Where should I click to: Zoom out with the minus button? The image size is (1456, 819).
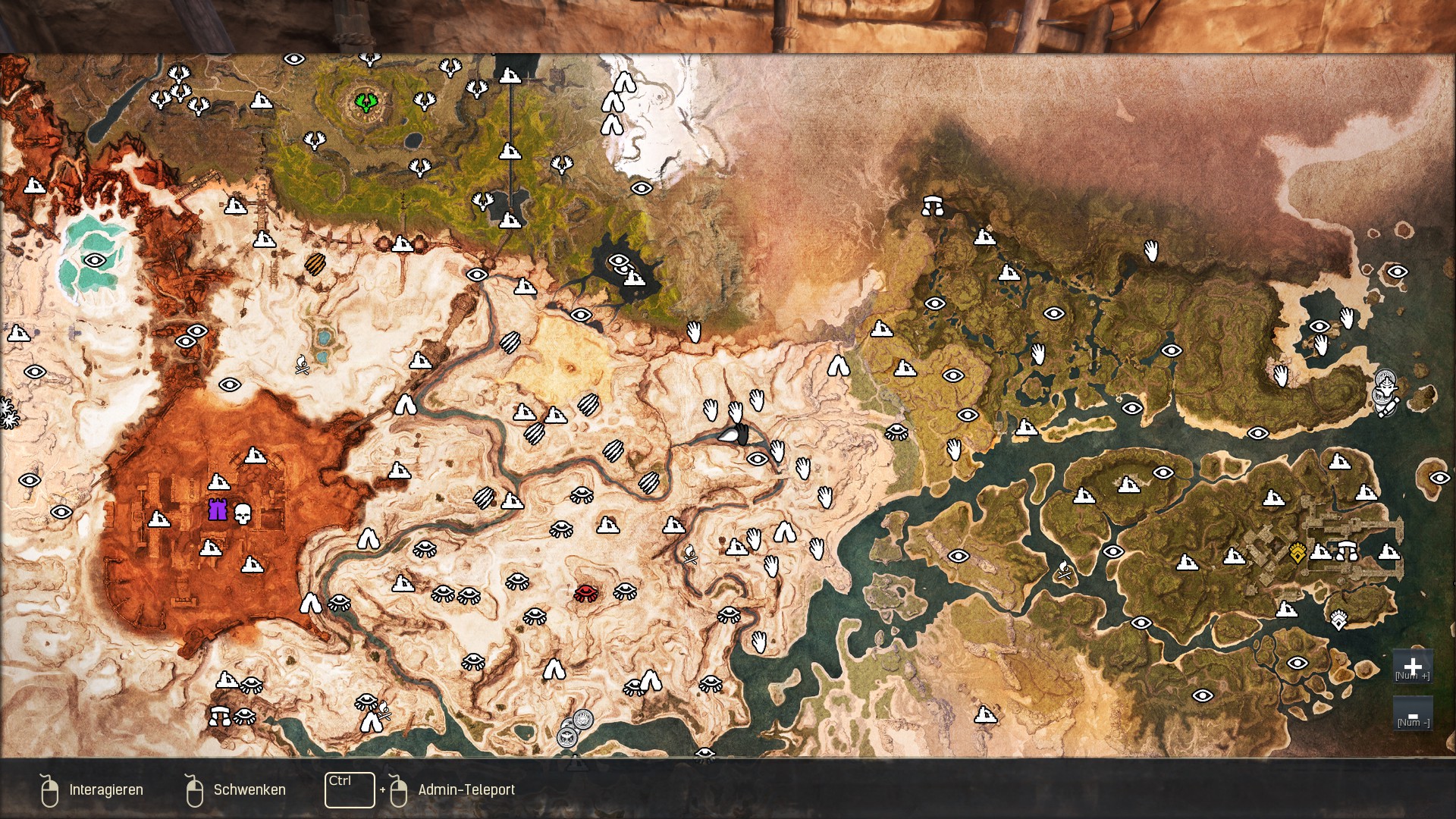(1412, 714)
